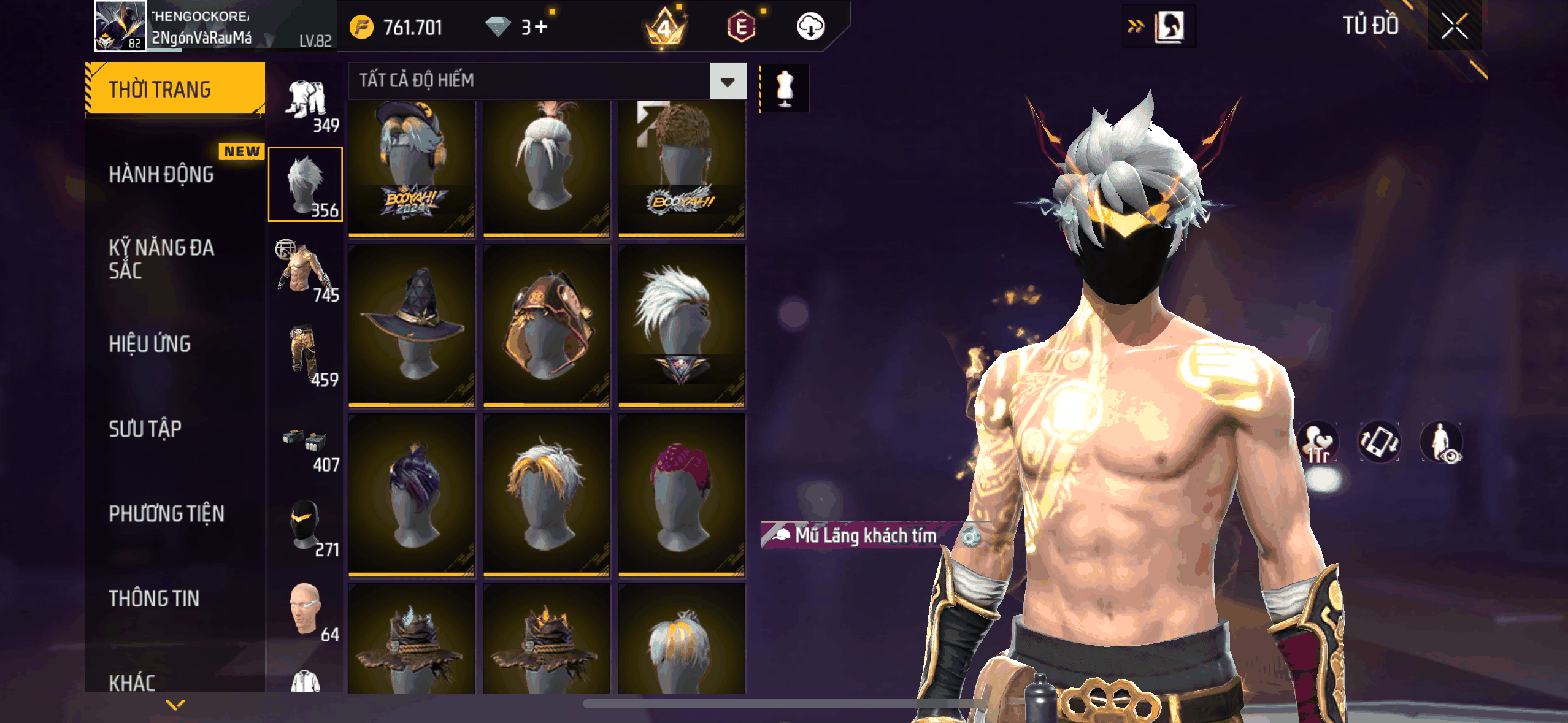Select the pants category showing 459
This screenshot has width=1568, height=723.
pyautogui.click(x=306, y=357)
